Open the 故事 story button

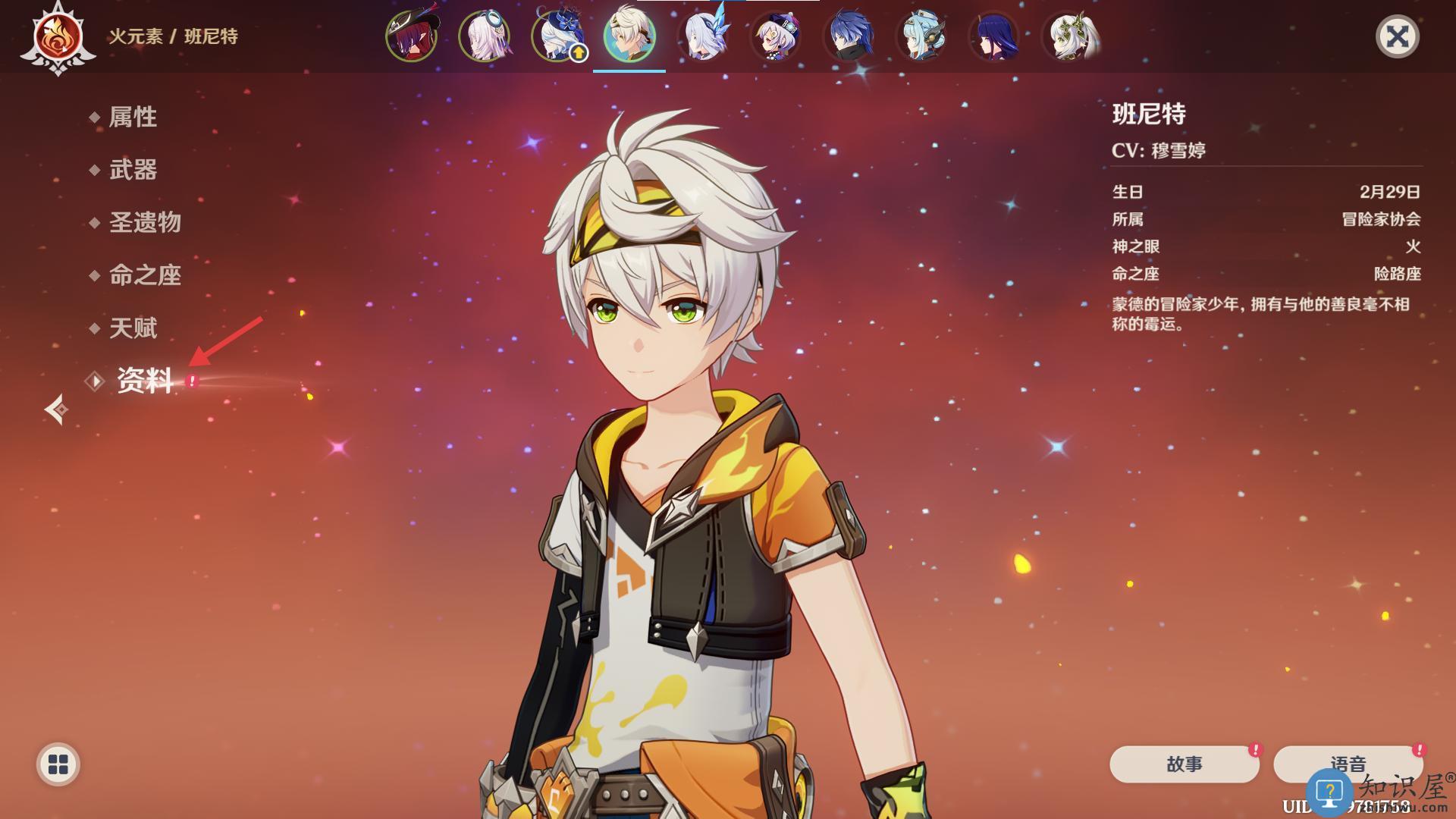click(x=1184, y=764)
